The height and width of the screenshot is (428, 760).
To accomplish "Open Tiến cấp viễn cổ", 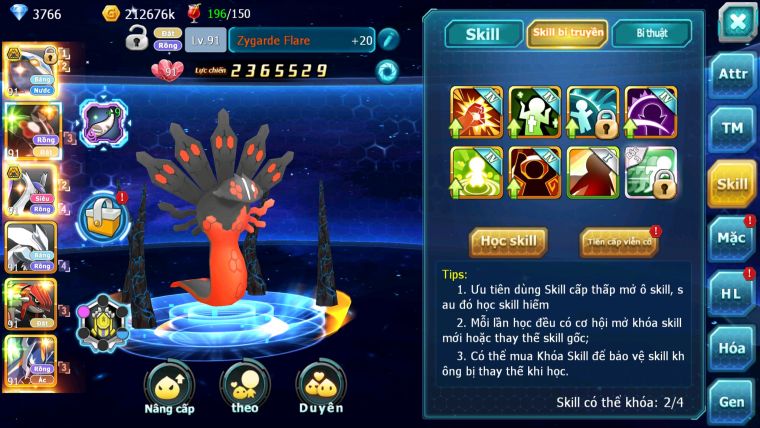I will (x=618, y=241).
